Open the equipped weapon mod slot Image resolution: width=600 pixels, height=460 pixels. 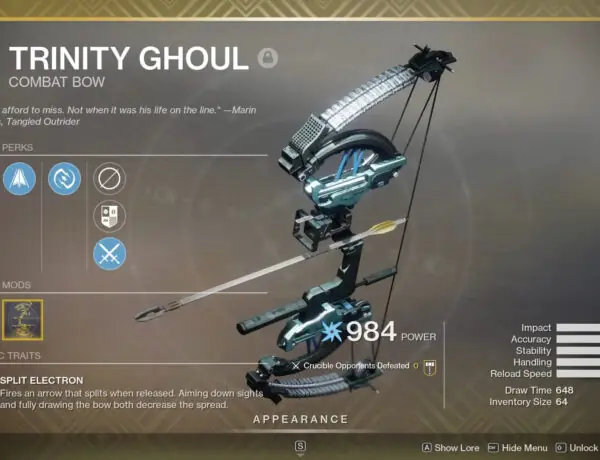pos(19,320)
